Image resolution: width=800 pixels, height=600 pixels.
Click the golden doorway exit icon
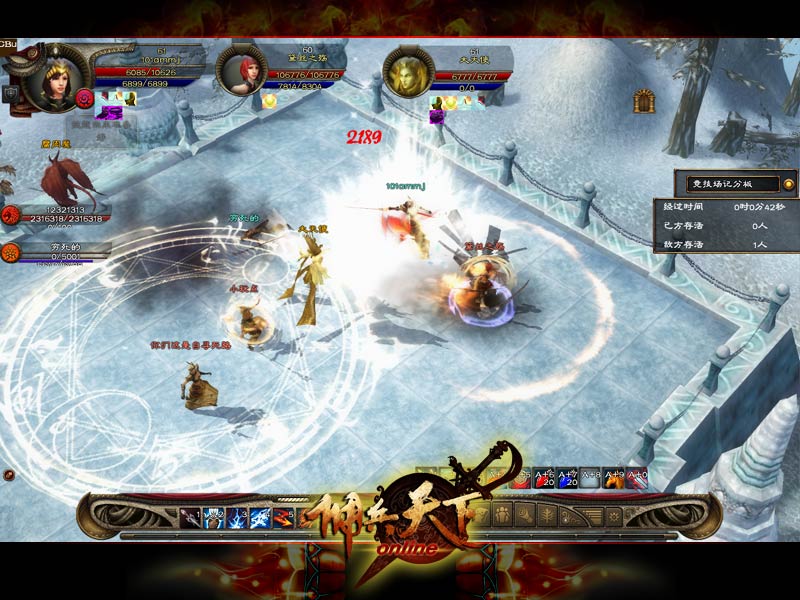coord(643,100)
